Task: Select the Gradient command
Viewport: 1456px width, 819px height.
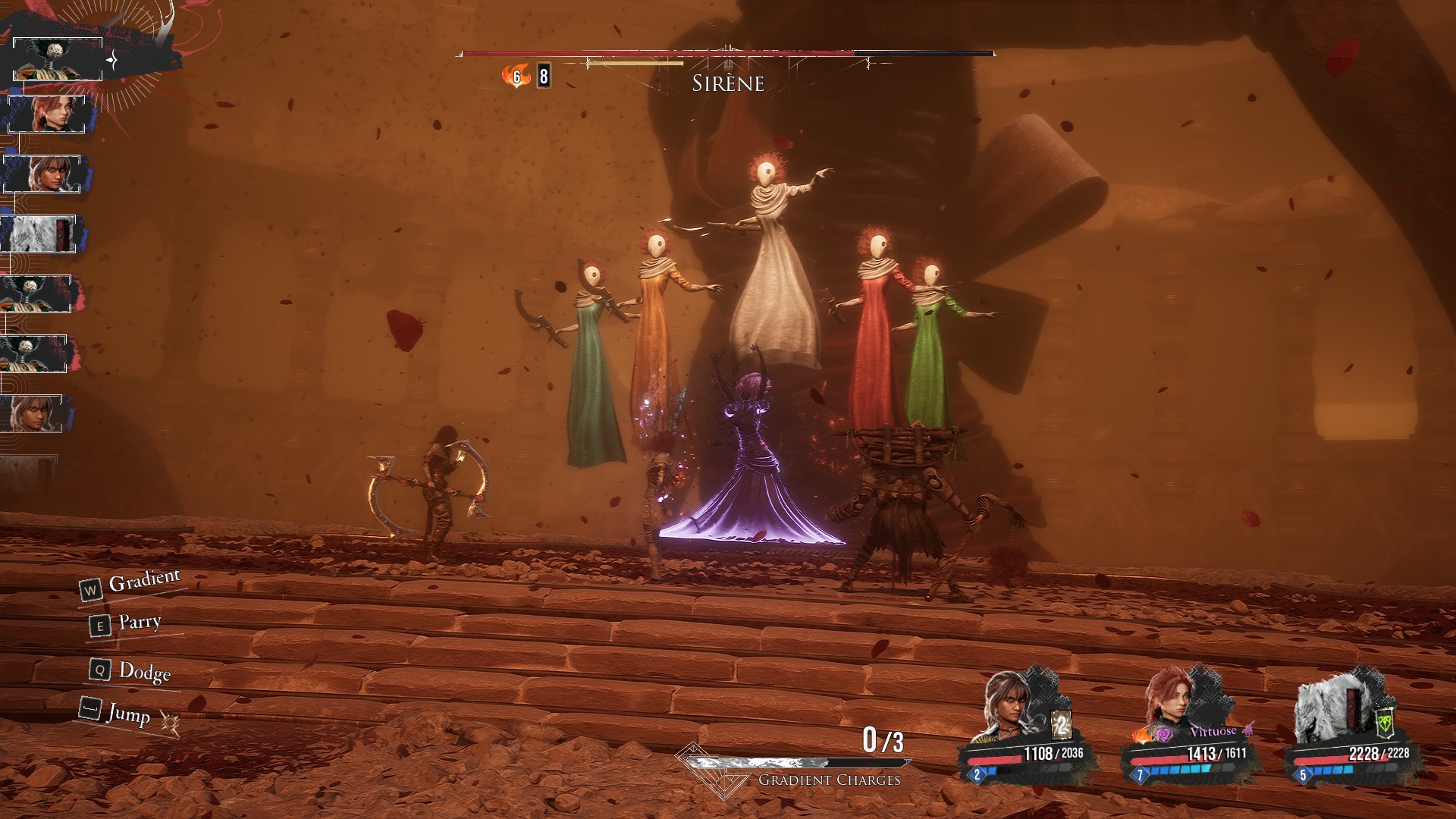Action: coord(144,582)
